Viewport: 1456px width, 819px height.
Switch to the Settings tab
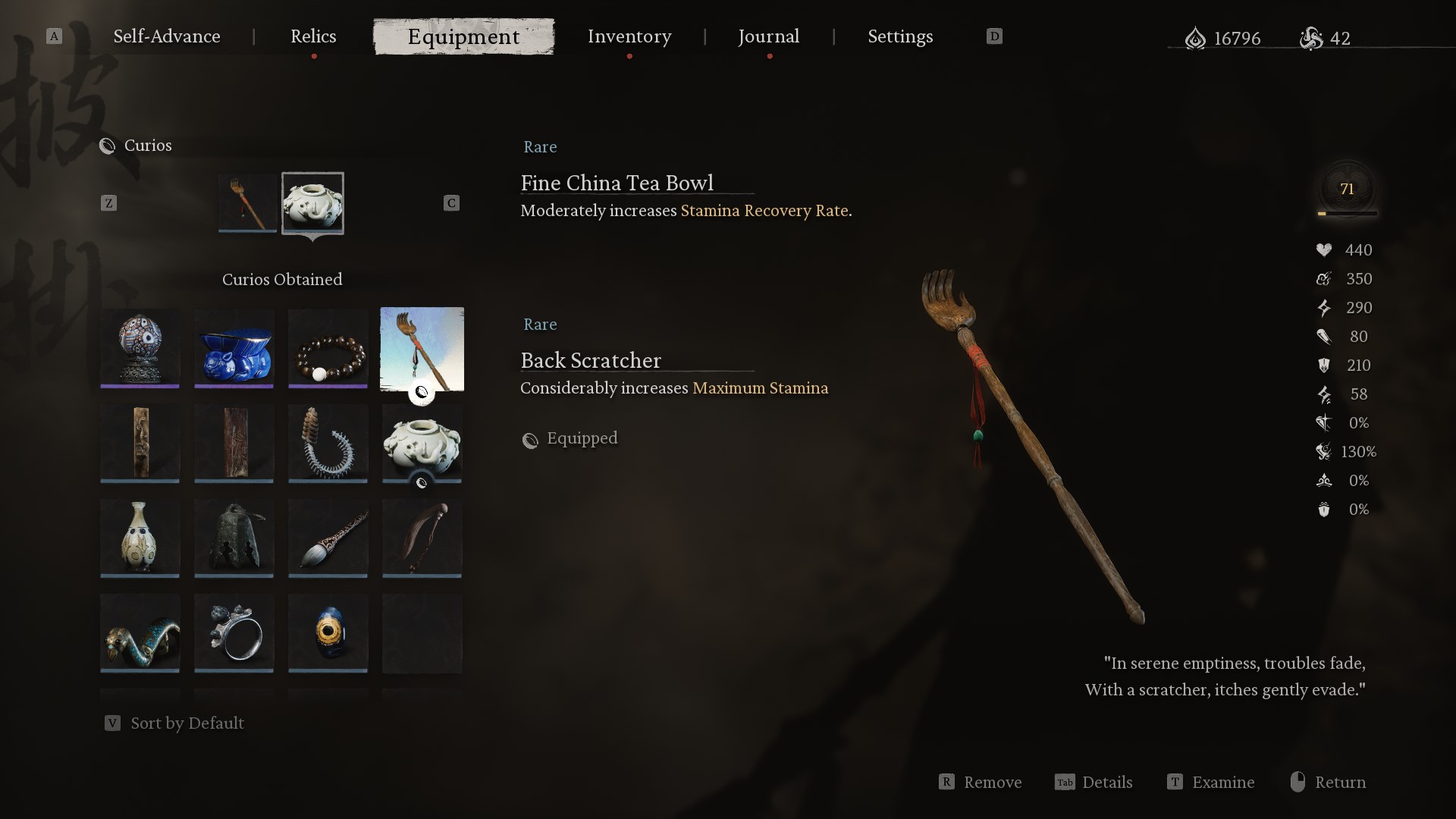tap(900, 36)
